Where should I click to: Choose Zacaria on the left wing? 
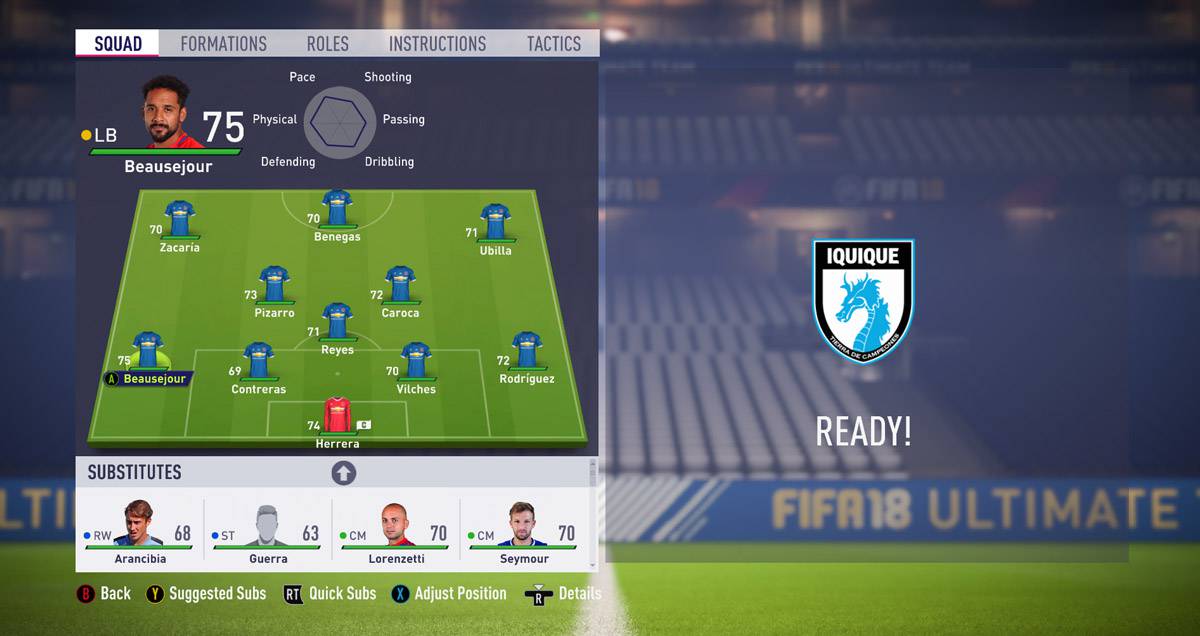pyautogui.click(x=180, y=220)
